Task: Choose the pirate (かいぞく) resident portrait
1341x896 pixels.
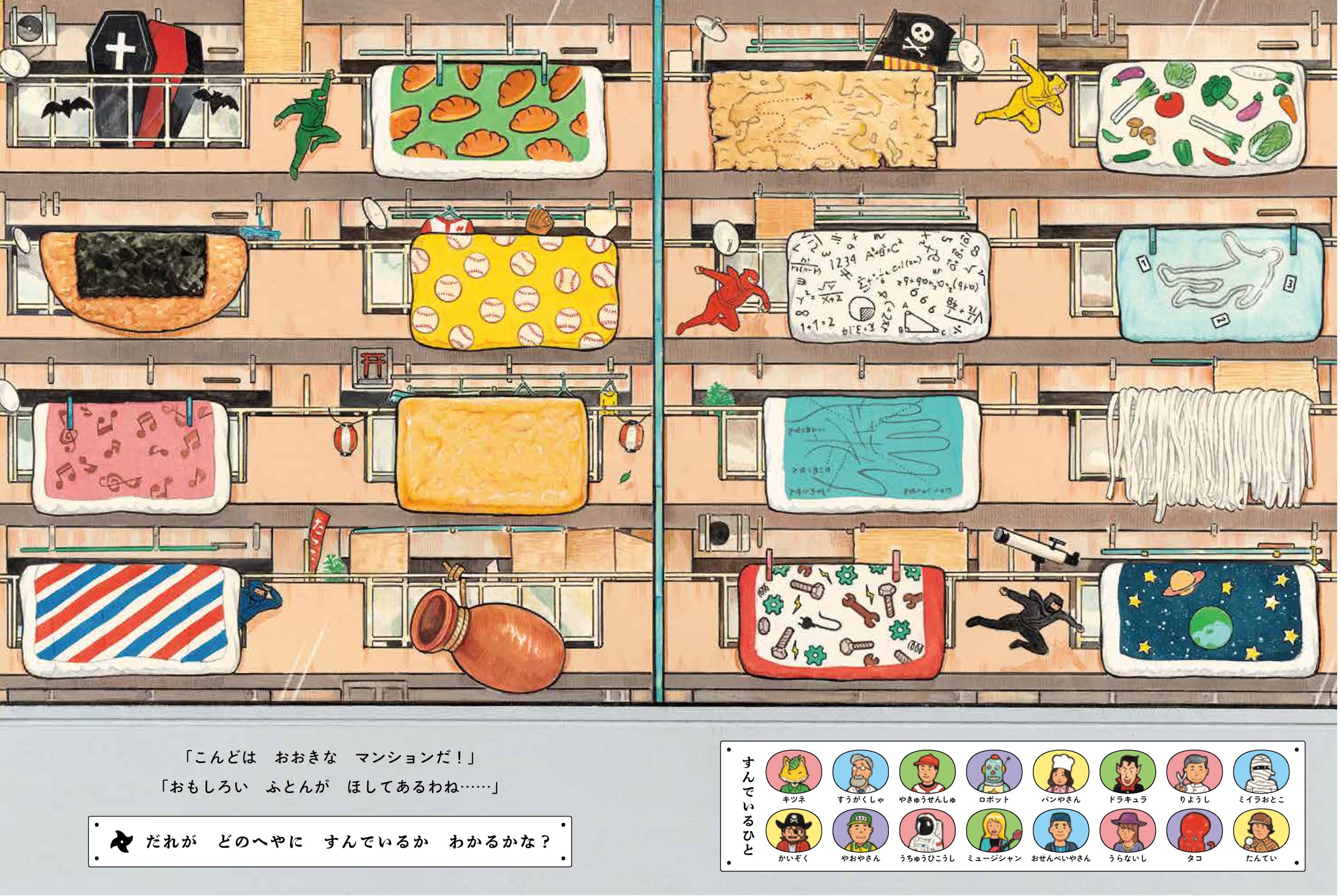Action: (793, 832)
